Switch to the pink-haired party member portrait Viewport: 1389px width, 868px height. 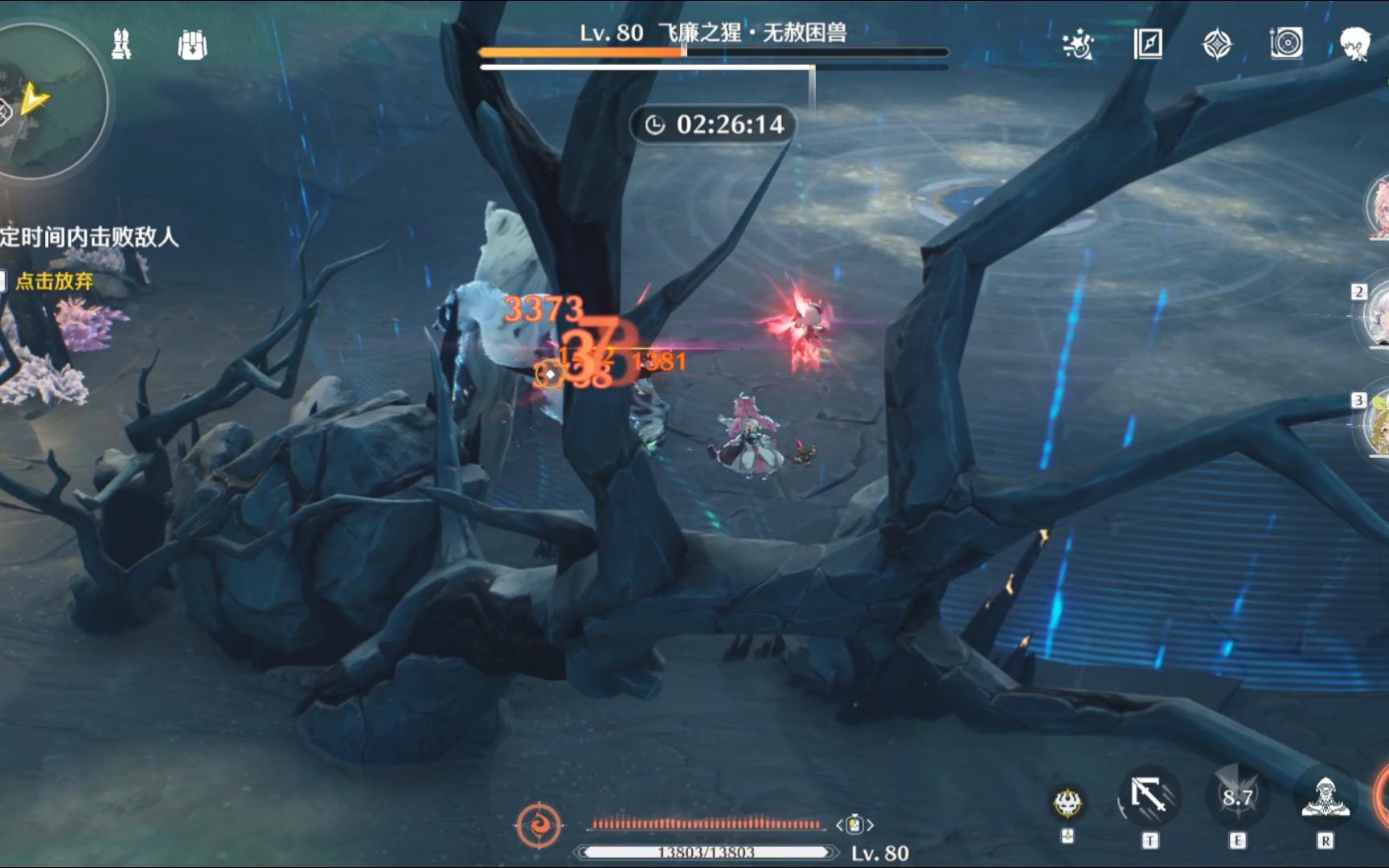pos(1378,207)
